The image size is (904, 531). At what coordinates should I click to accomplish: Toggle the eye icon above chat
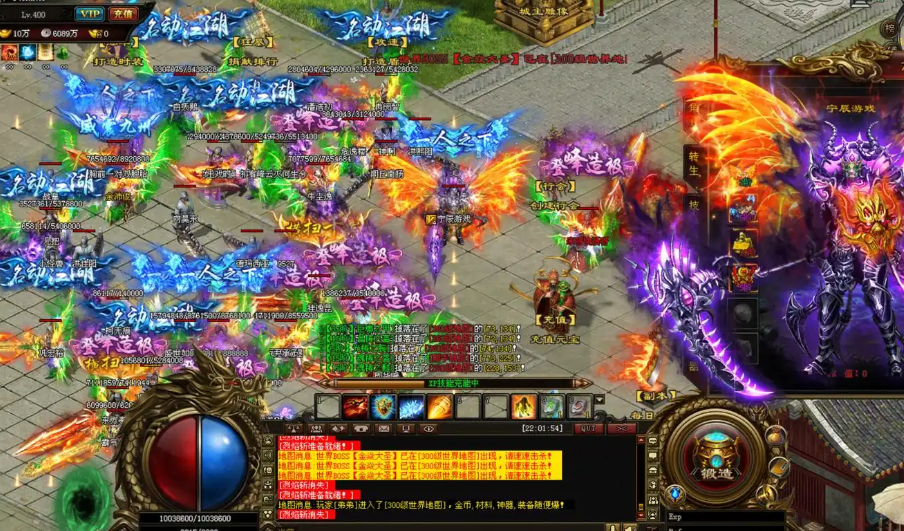point(429,428)
